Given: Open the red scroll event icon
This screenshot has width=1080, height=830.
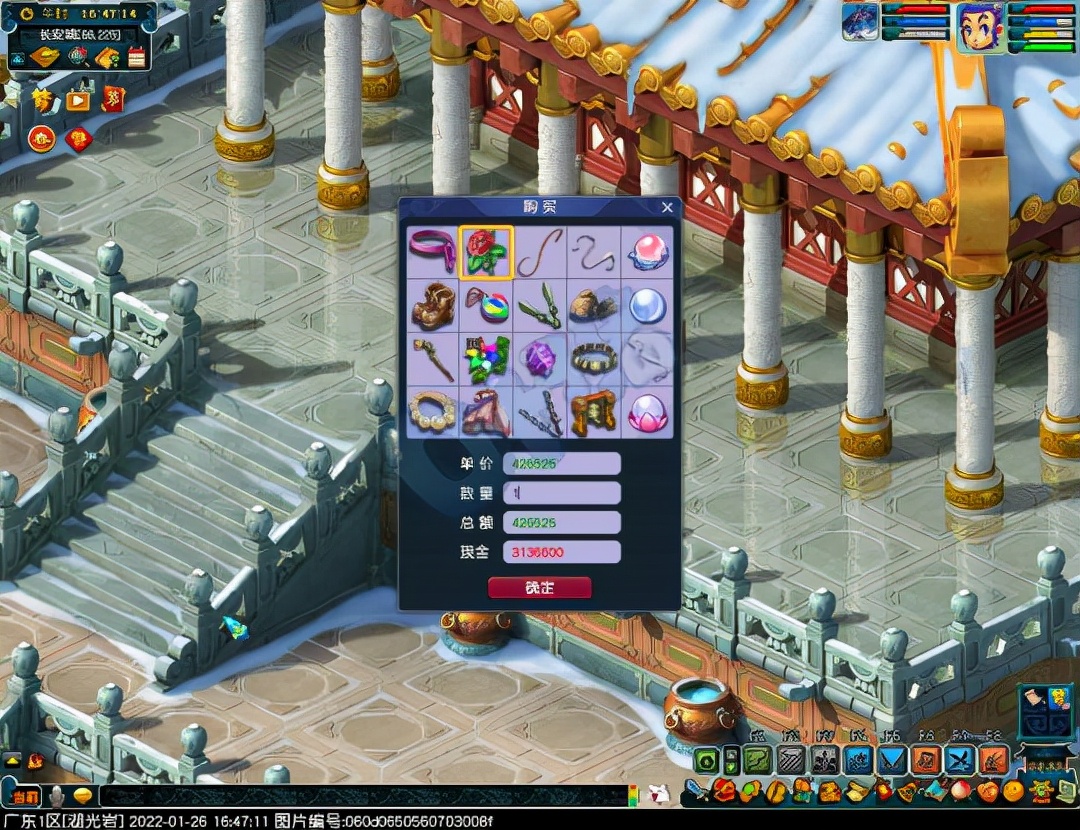Looking at the screenshot, I should point(114,99).
